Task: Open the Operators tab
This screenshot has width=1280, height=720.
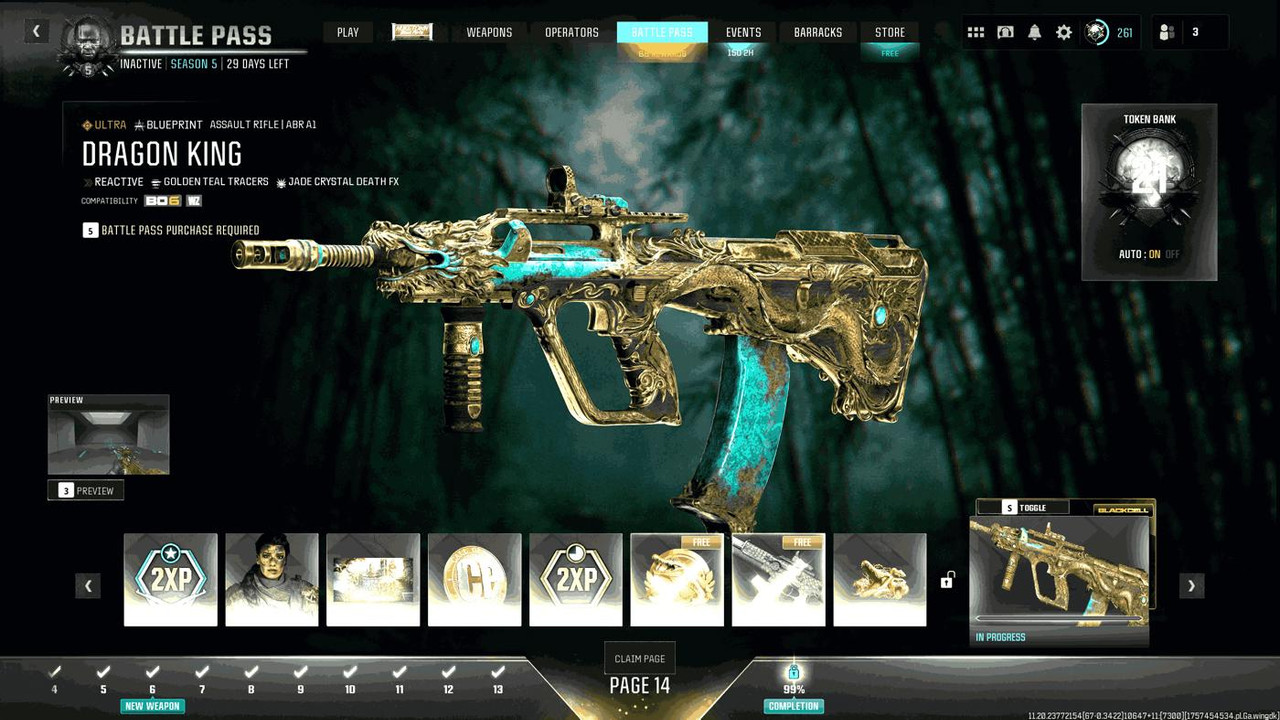Action: [572, 32]
